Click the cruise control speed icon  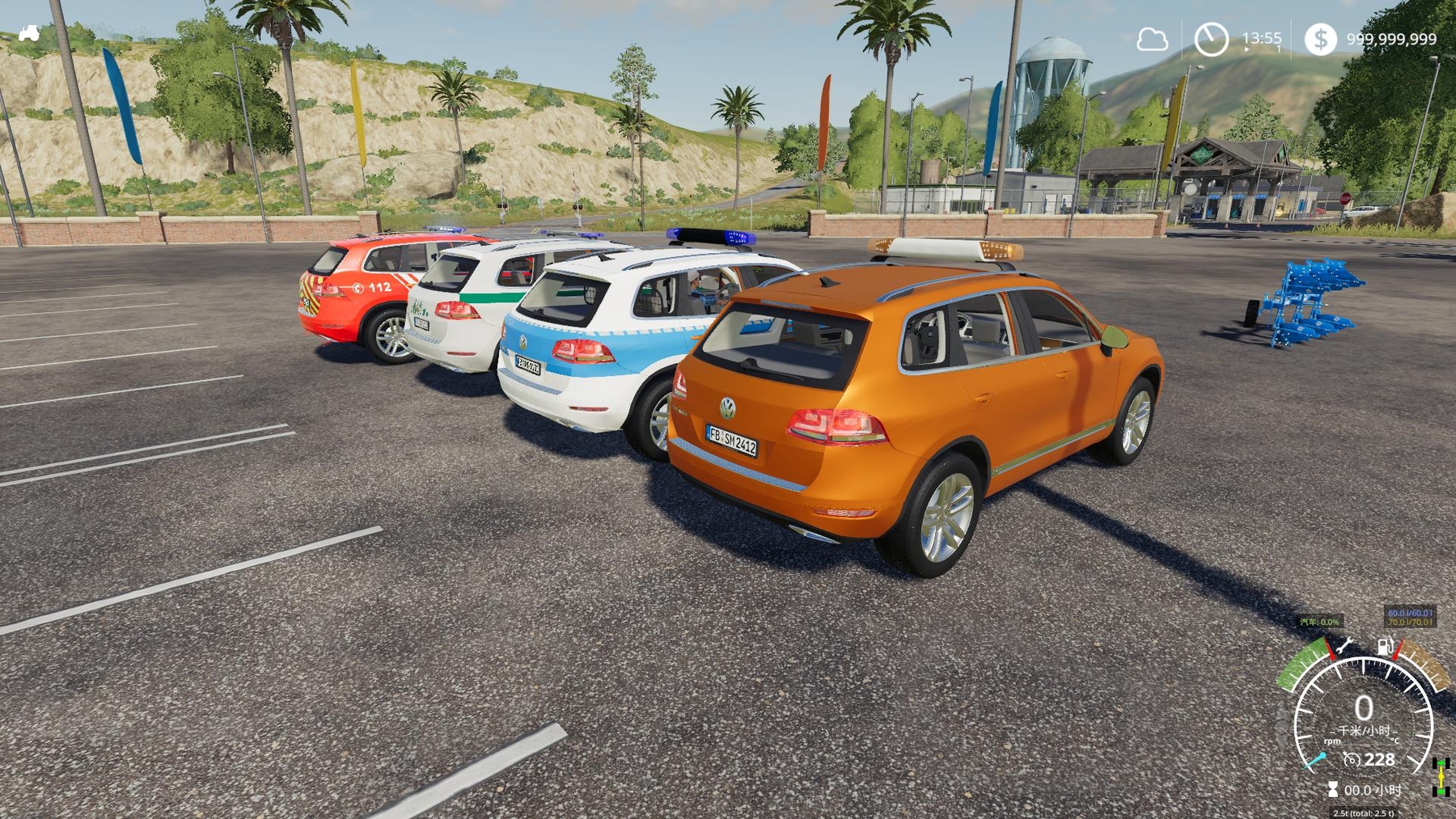tap(1351, 759)
